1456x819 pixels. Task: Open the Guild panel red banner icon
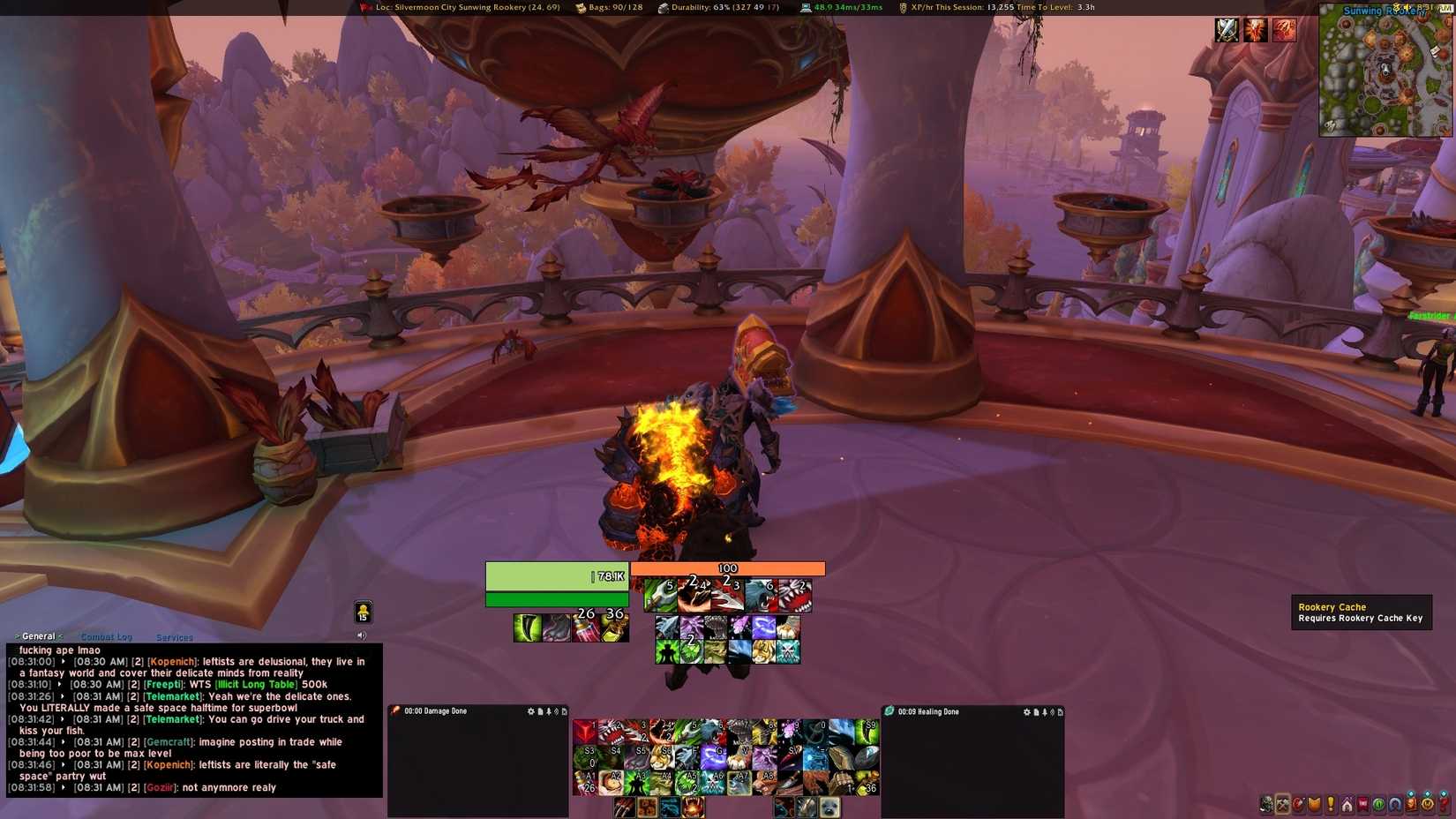[1362, 803]
